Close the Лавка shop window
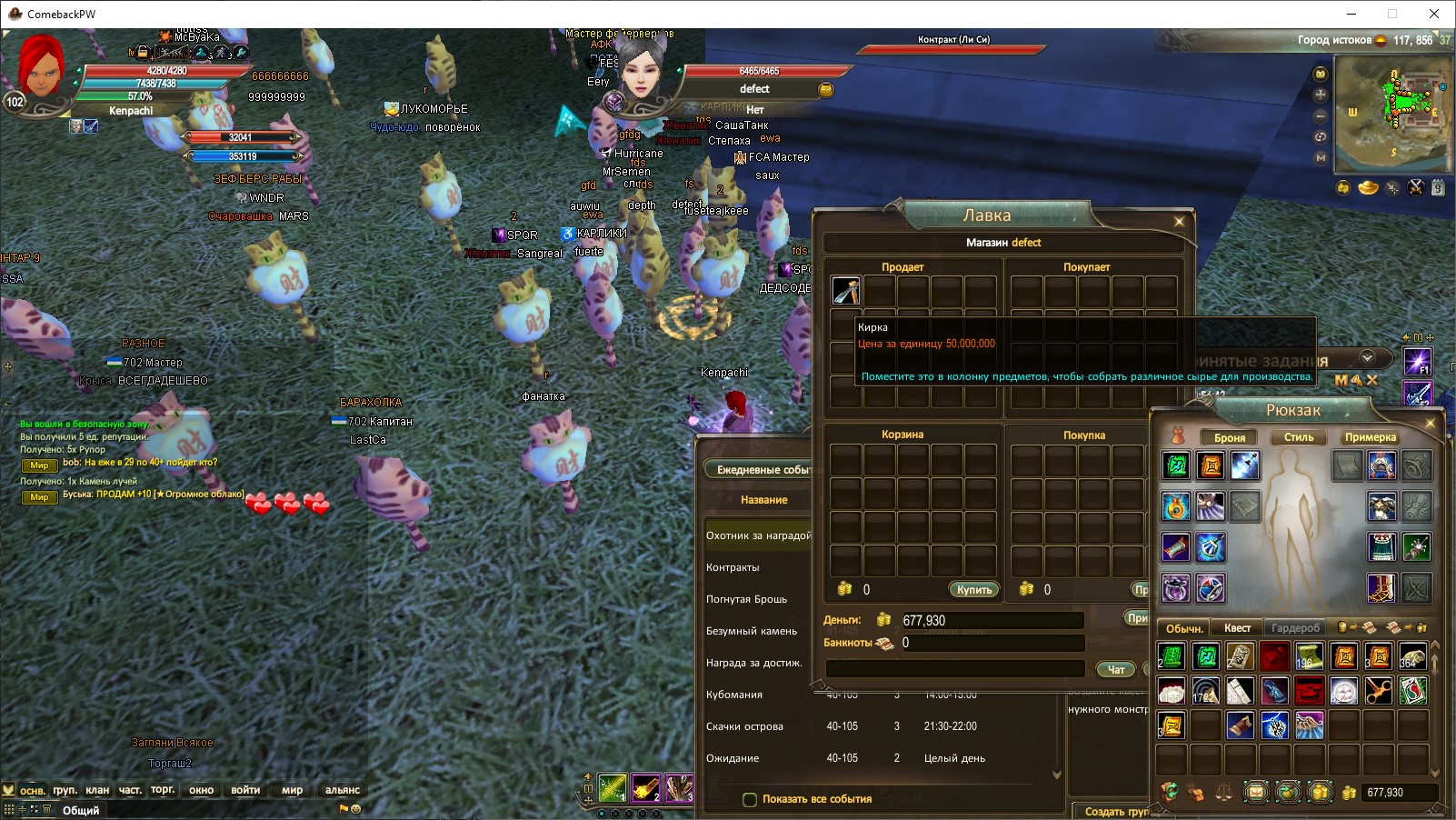Image resolution: width=1456 pixels, height=820 pixels. [x=1179, y=221]
